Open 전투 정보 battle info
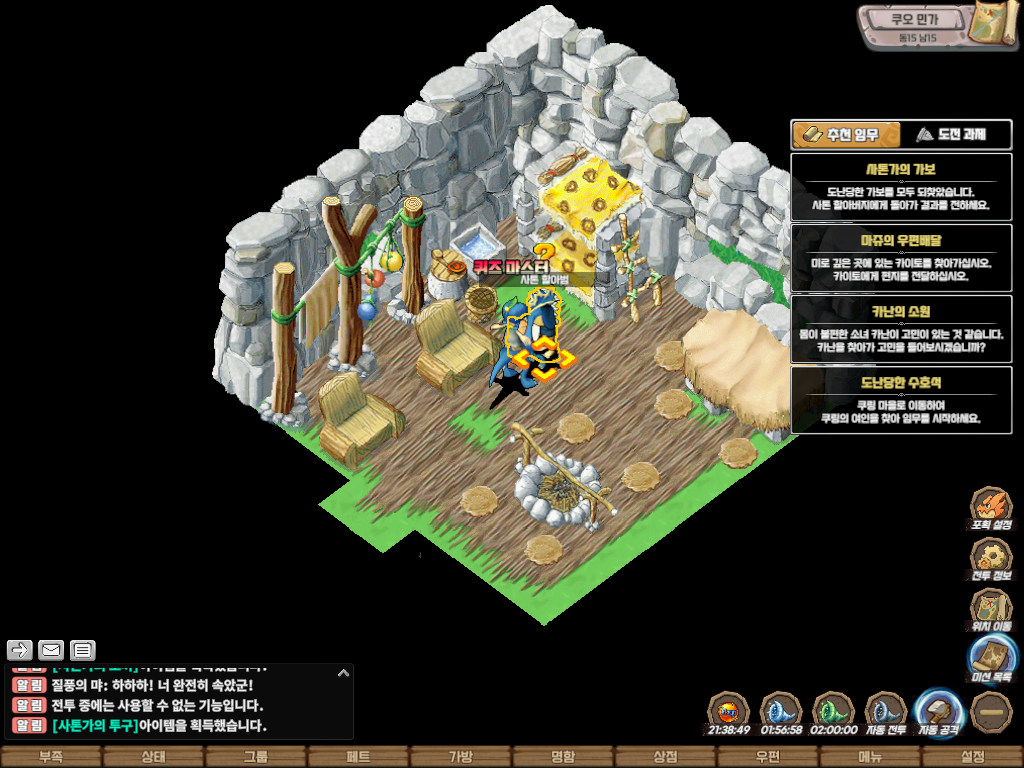Image resolution: width=1024 pixels, height=768 pixels. pos(991,559)
